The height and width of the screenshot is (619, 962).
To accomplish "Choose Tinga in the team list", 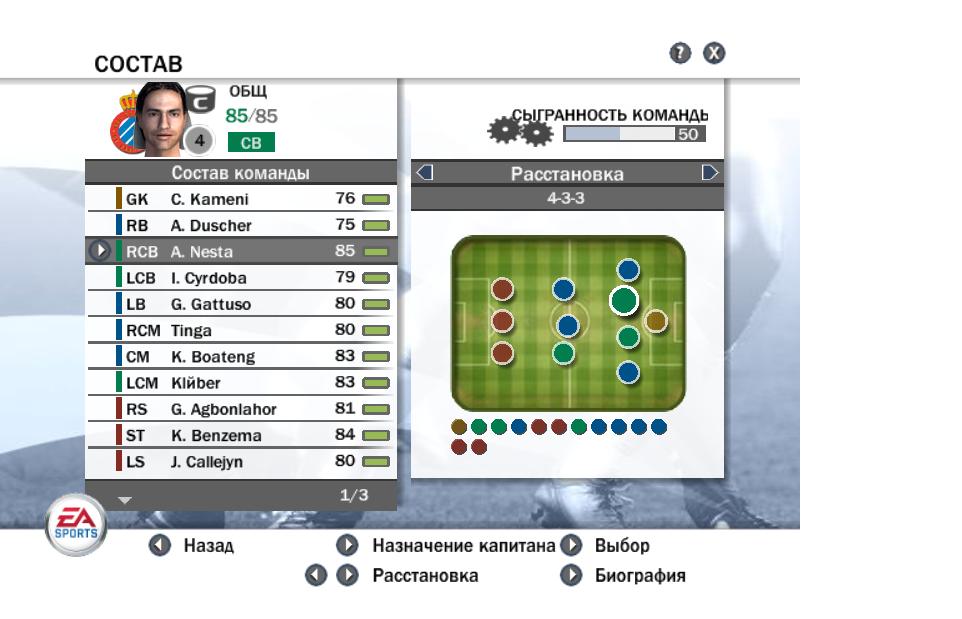I will point(240,330).
